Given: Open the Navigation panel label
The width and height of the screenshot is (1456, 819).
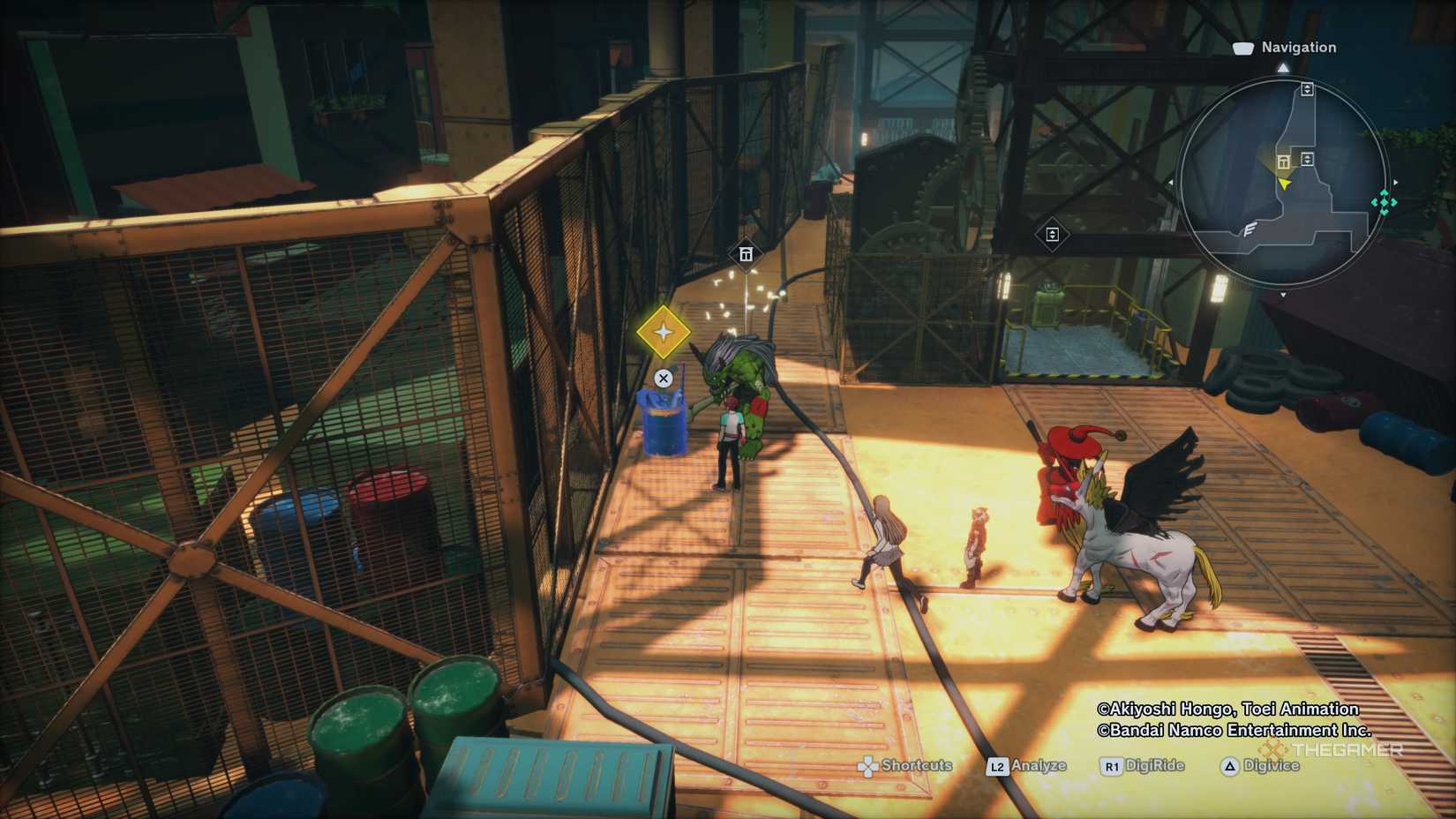Looking at the screenshot, I should pyautogui.click(x=1298, y=47).
